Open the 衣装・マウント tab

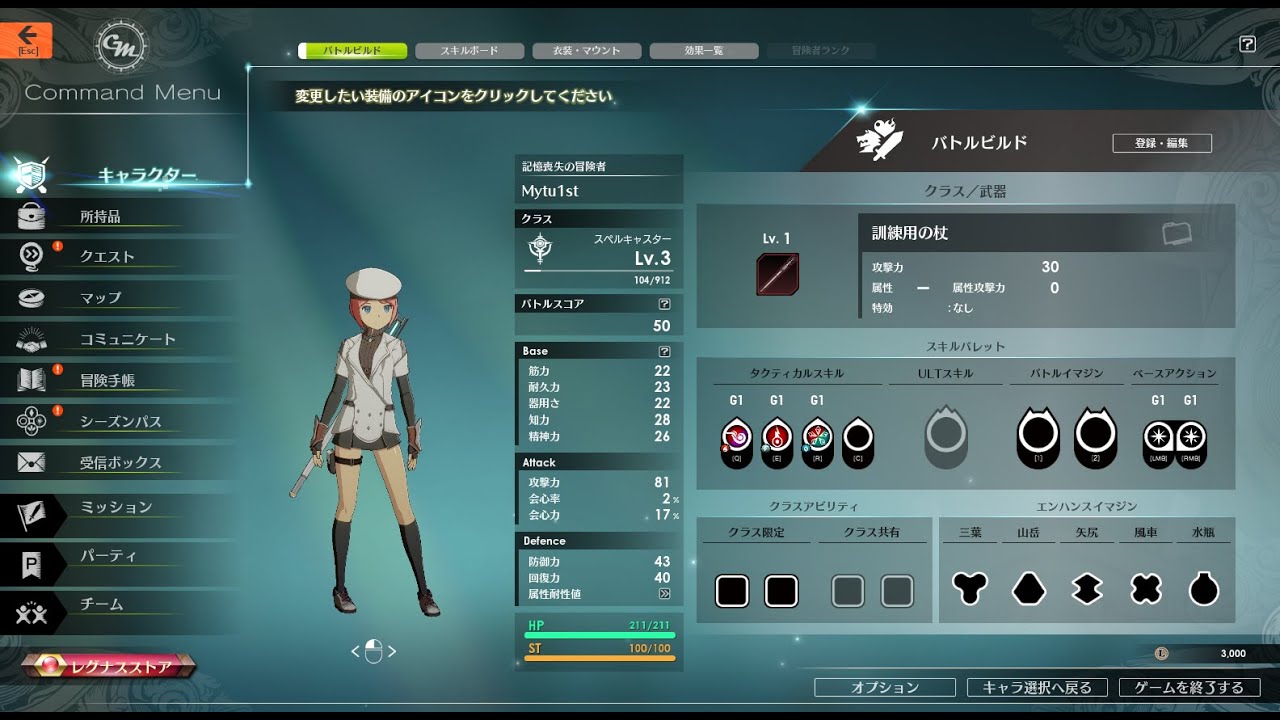[586, 51]
